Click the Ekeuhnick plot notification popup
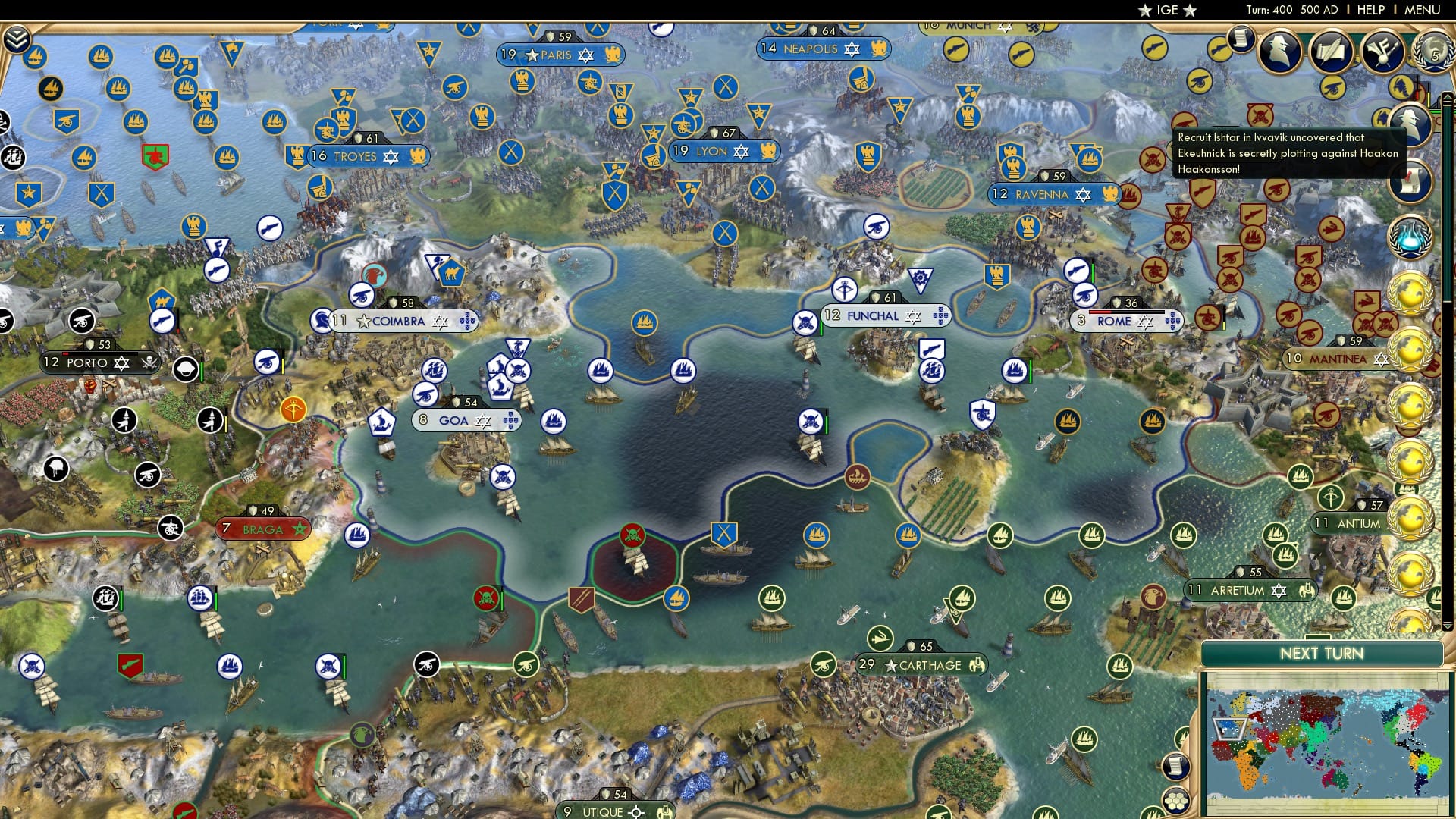The height and width of the screenshot is (819, 1456). [1289, 153]
